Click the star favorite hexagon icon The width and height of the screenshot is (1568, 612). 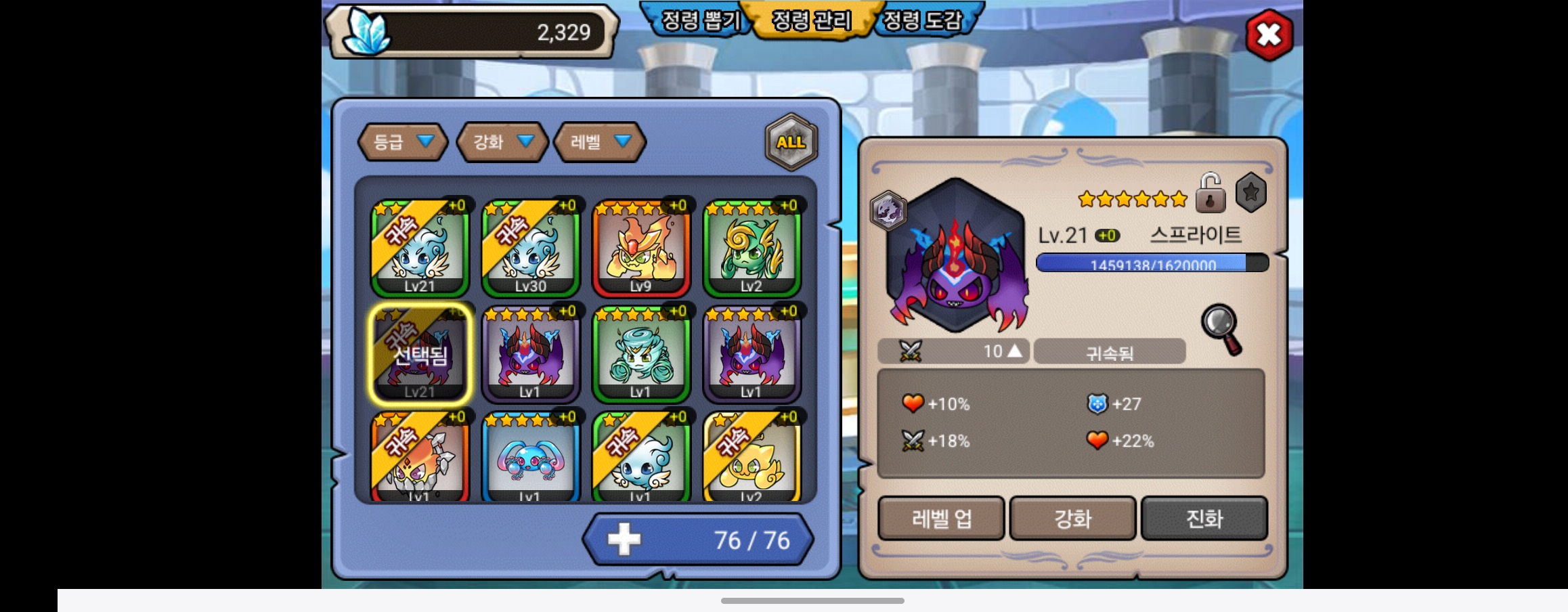click(x=1250, y=193)
